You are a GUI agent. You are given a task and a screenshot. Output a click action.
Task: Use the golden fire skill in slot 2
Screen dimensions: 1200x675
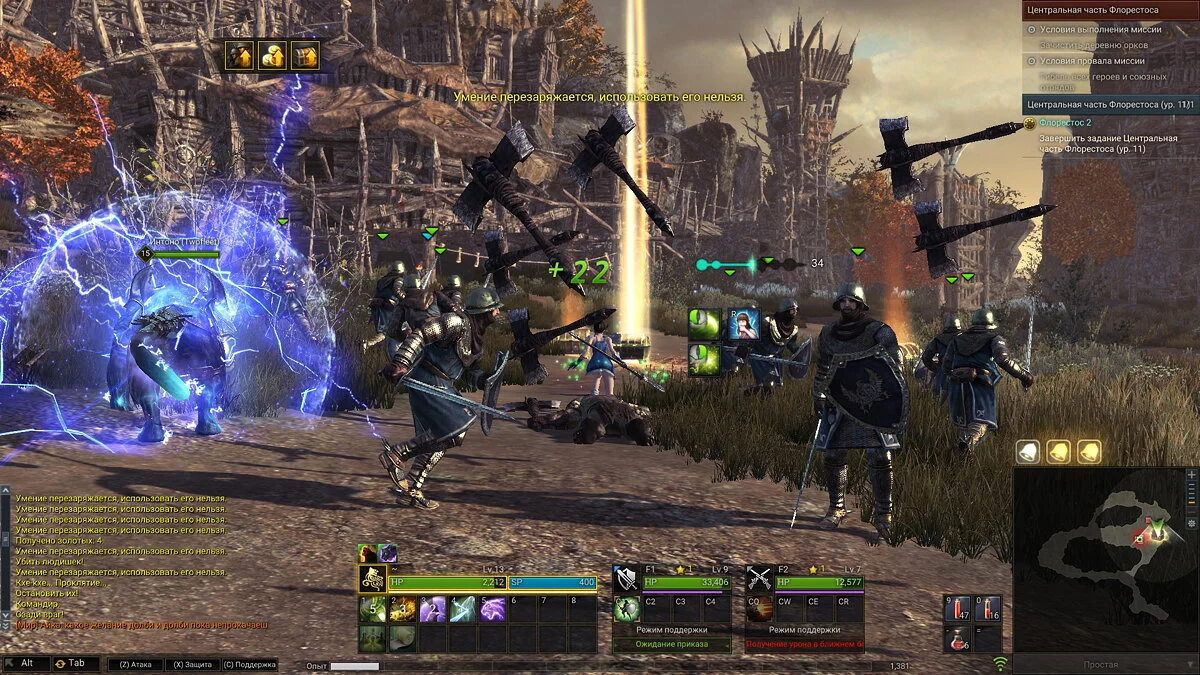pos(403,609)
